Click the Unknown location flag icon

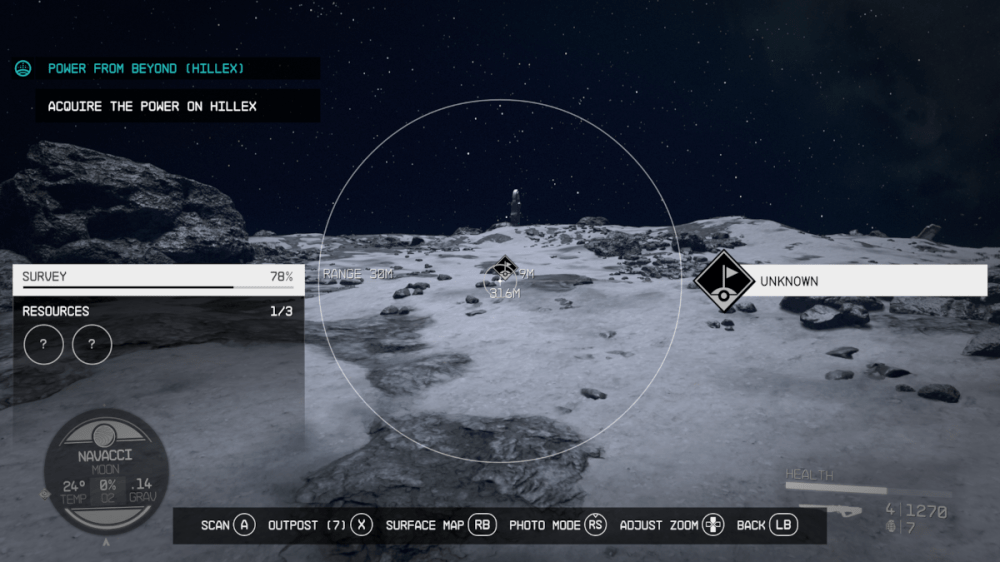coord(723,280)
